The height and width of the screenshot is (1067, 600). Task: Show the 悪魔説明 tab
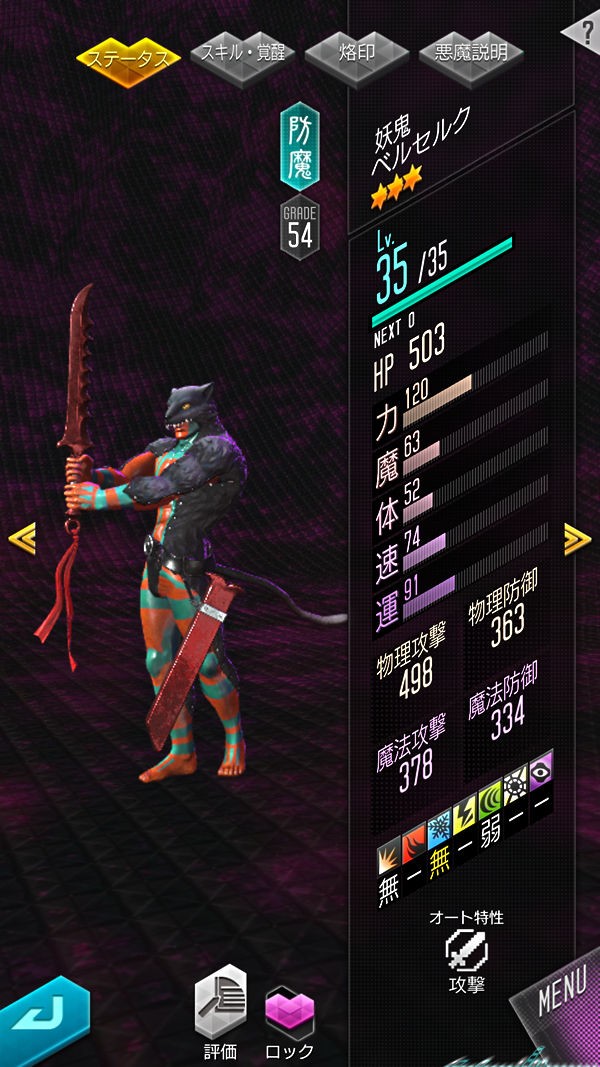[471, 53]
